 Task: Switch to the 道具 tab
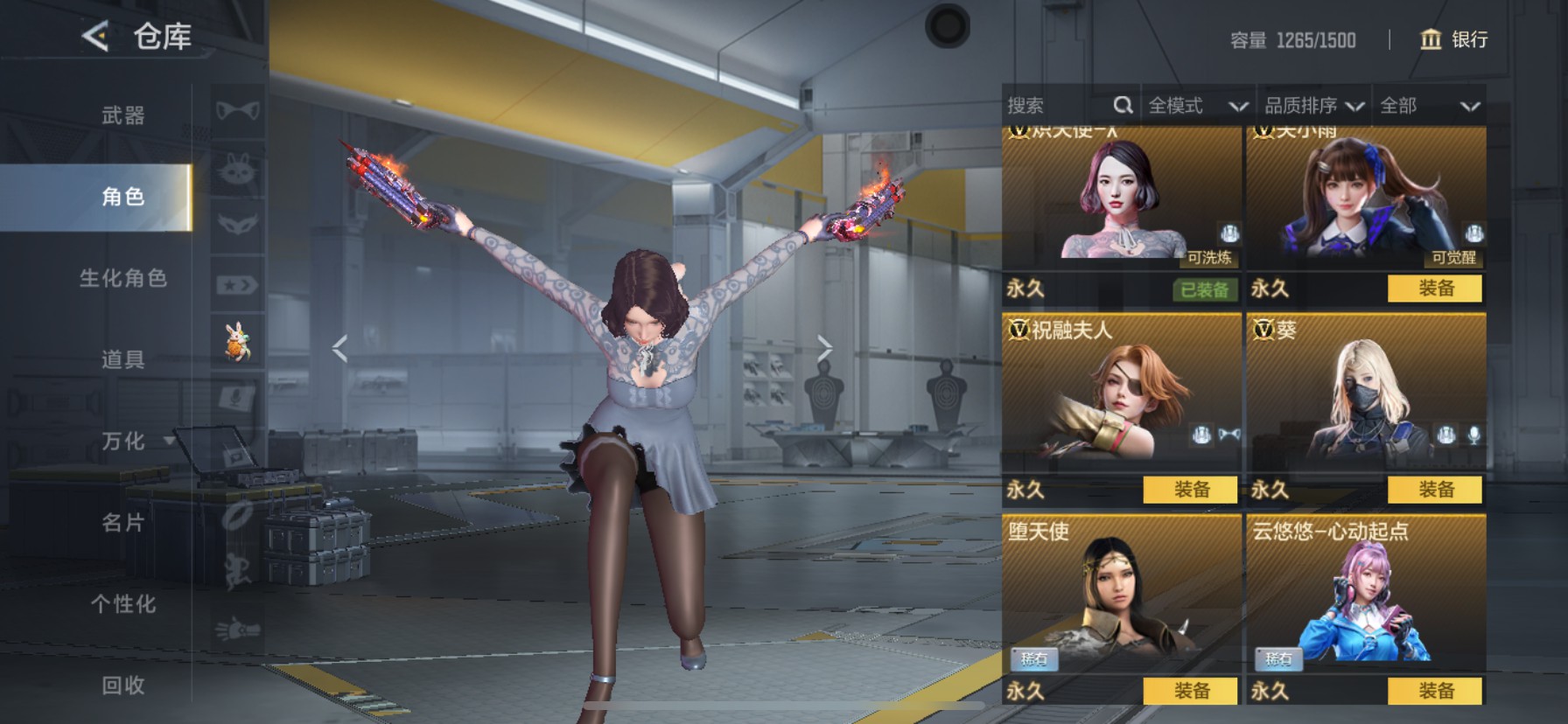pyautogui.click(x=122, y=359)
